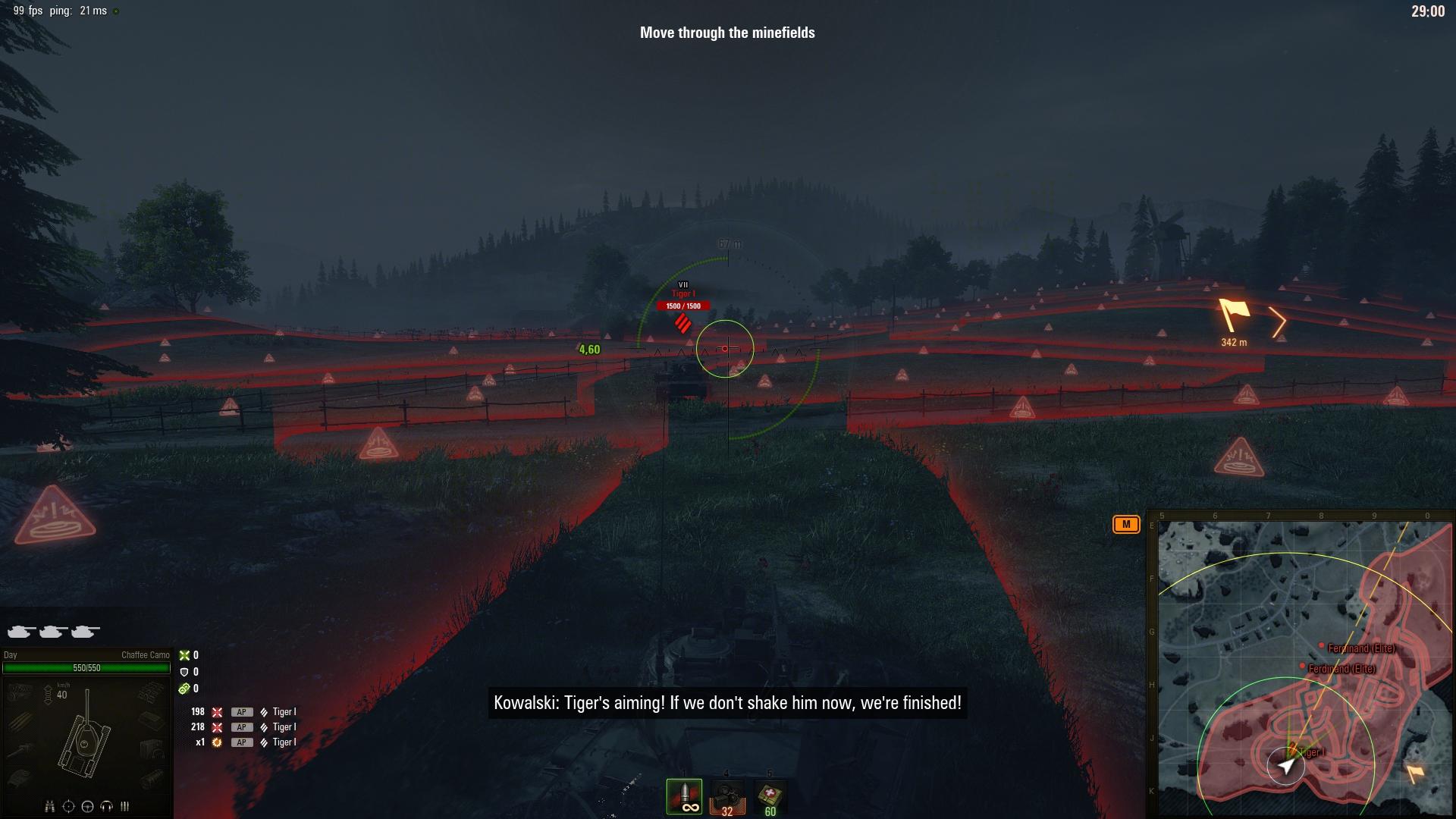
Task: Click the binoculars crew icon
Action: point(49,806)
